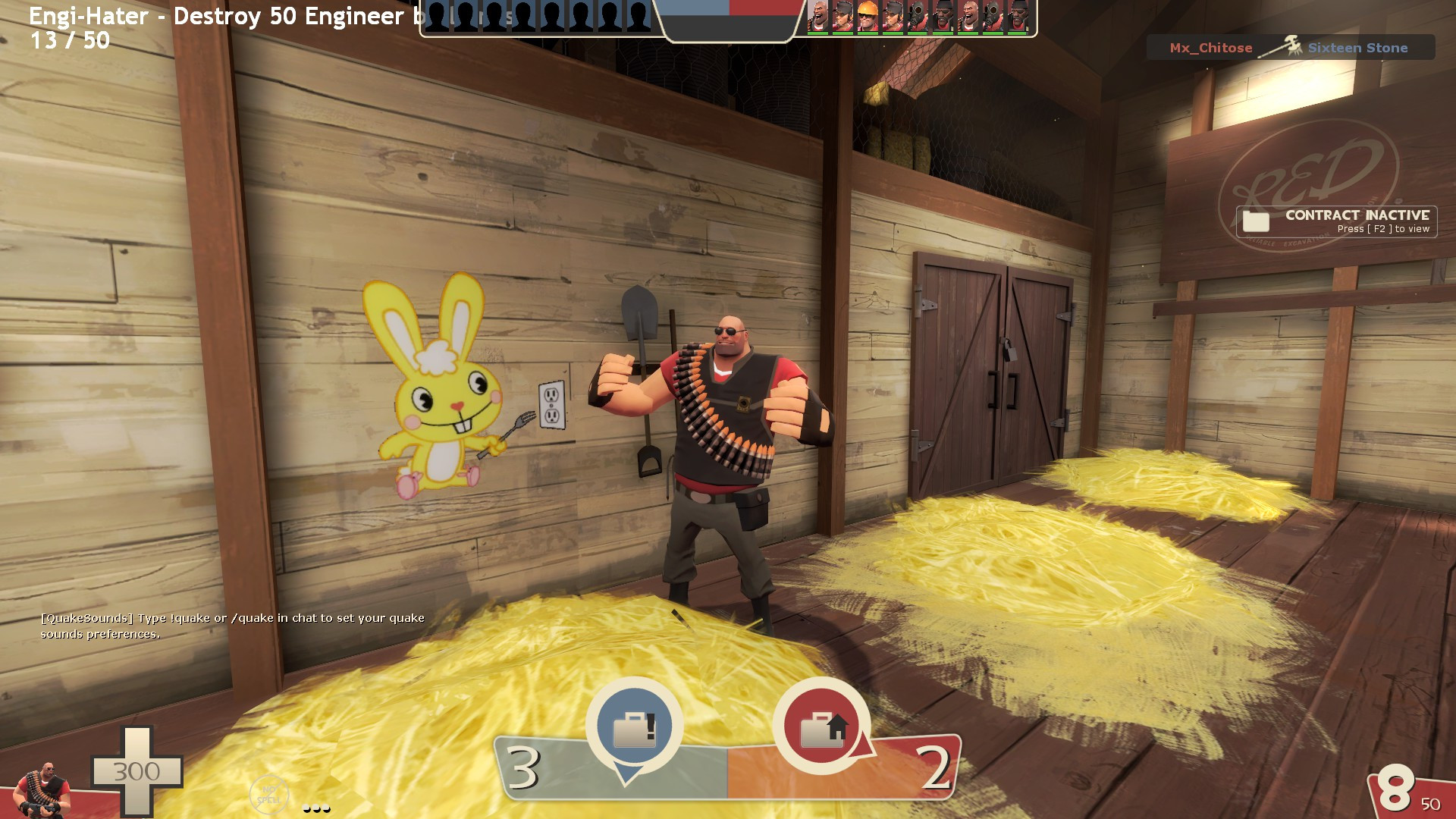The height and width of the screenshot is (819, 1456).
Task: Click the health cross showing 300
Action: (139, 773)
